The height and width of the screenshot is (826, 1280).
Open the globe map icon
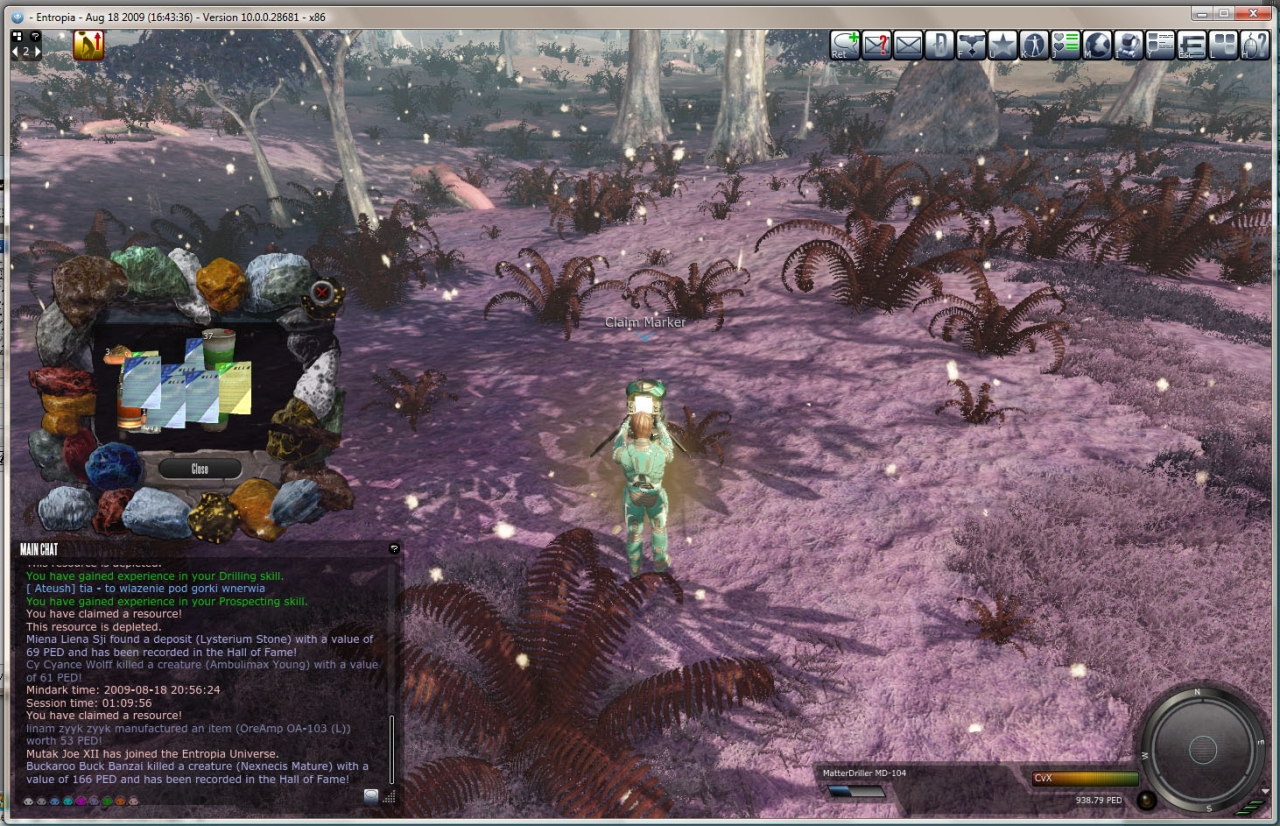coord(1097,45)
